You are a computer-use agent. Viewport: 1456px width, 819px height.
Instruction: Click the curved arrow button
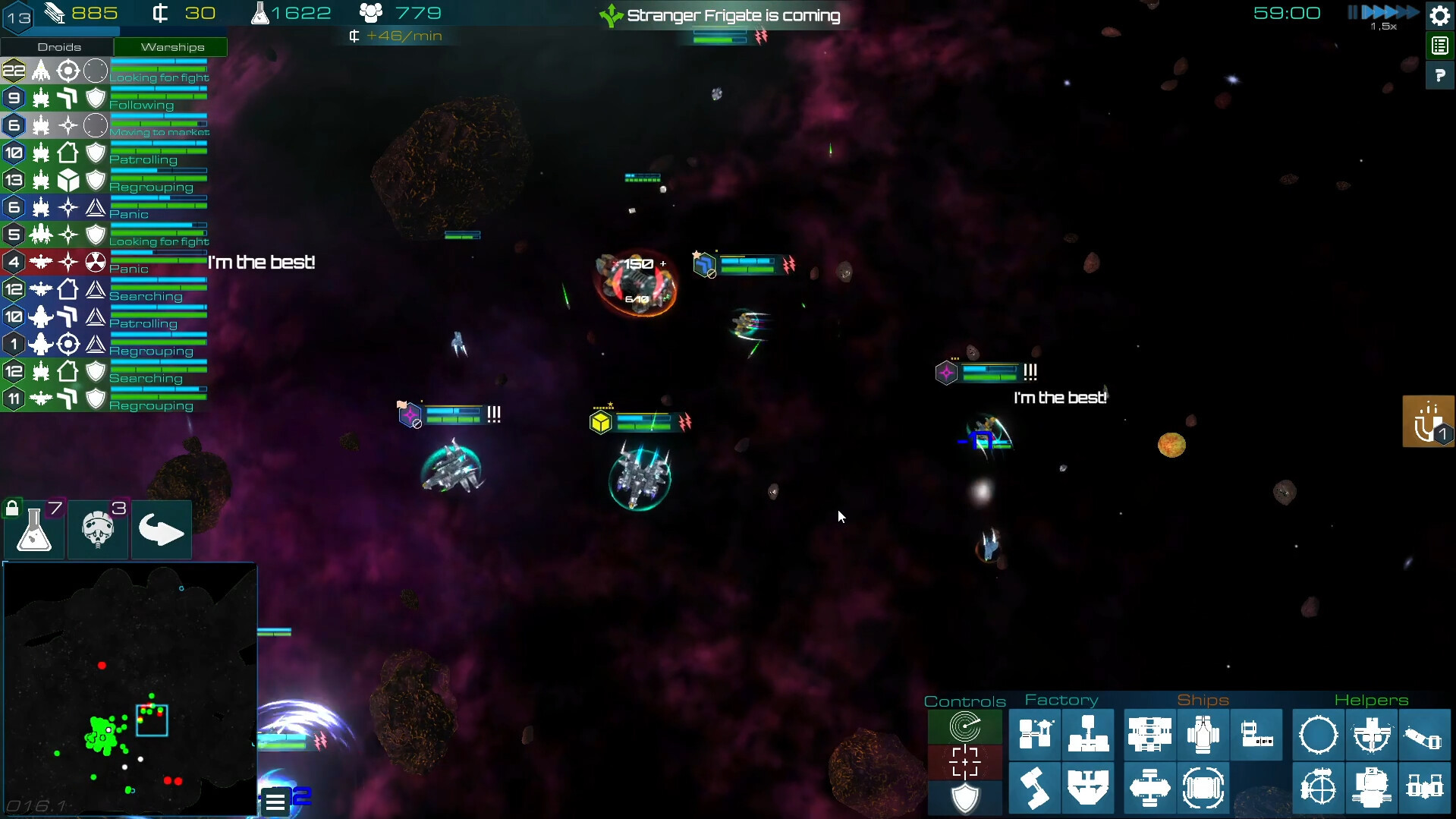tap(161, 530)
